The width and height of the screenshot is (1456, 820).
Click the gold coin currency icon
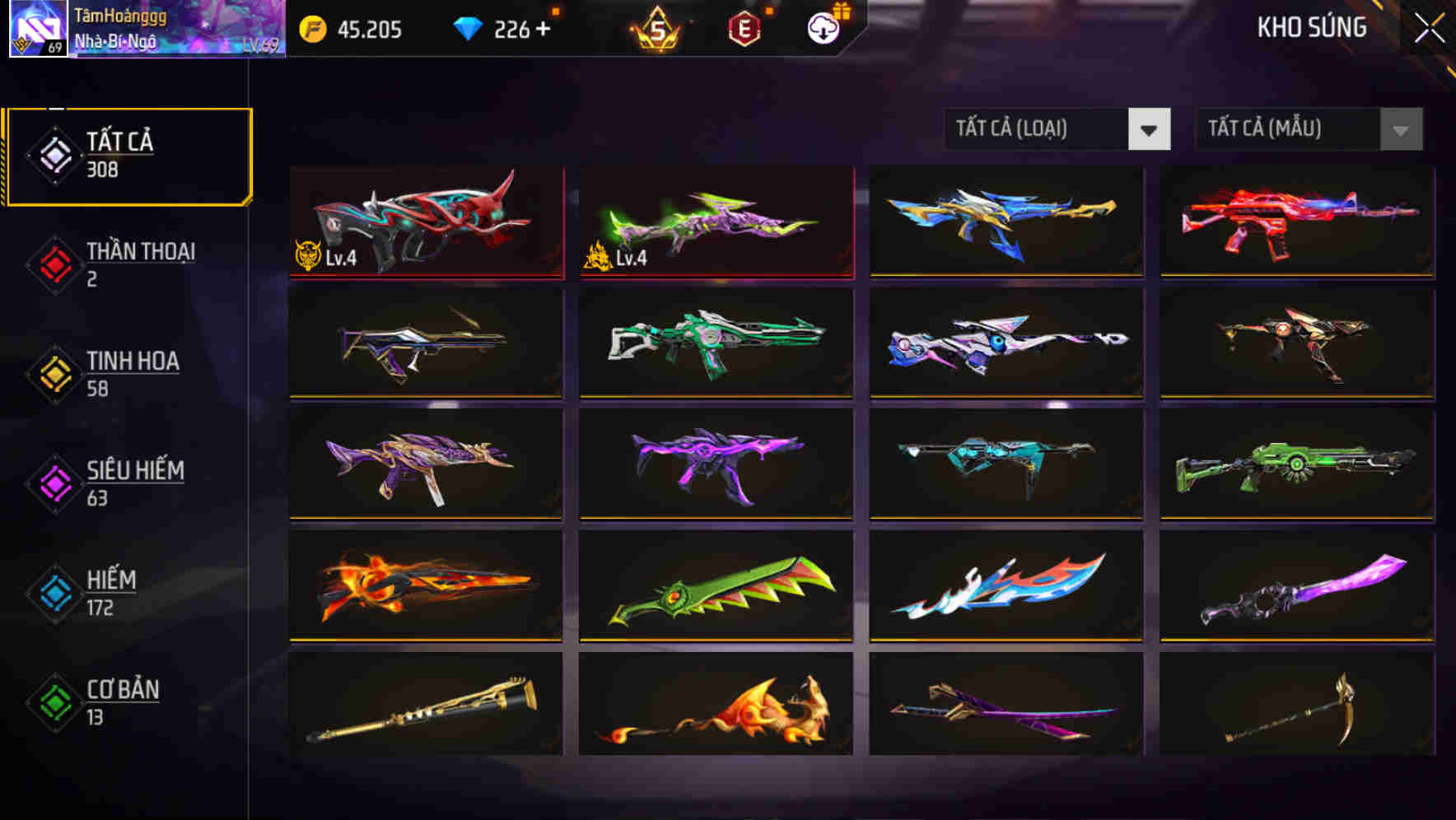[x=311, y=29]
